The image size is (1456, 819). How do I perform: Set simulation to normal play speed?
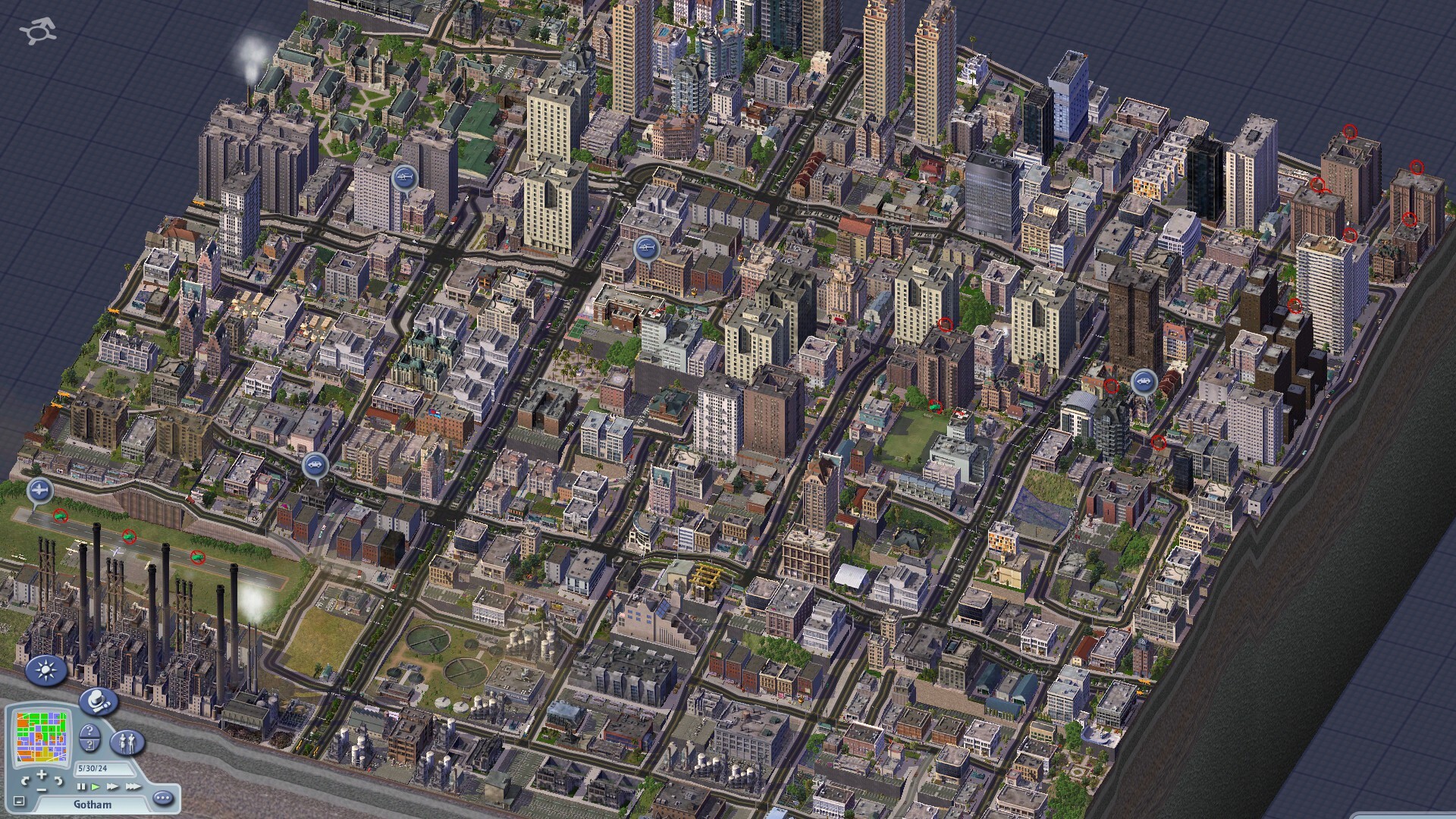click(96, 787)
